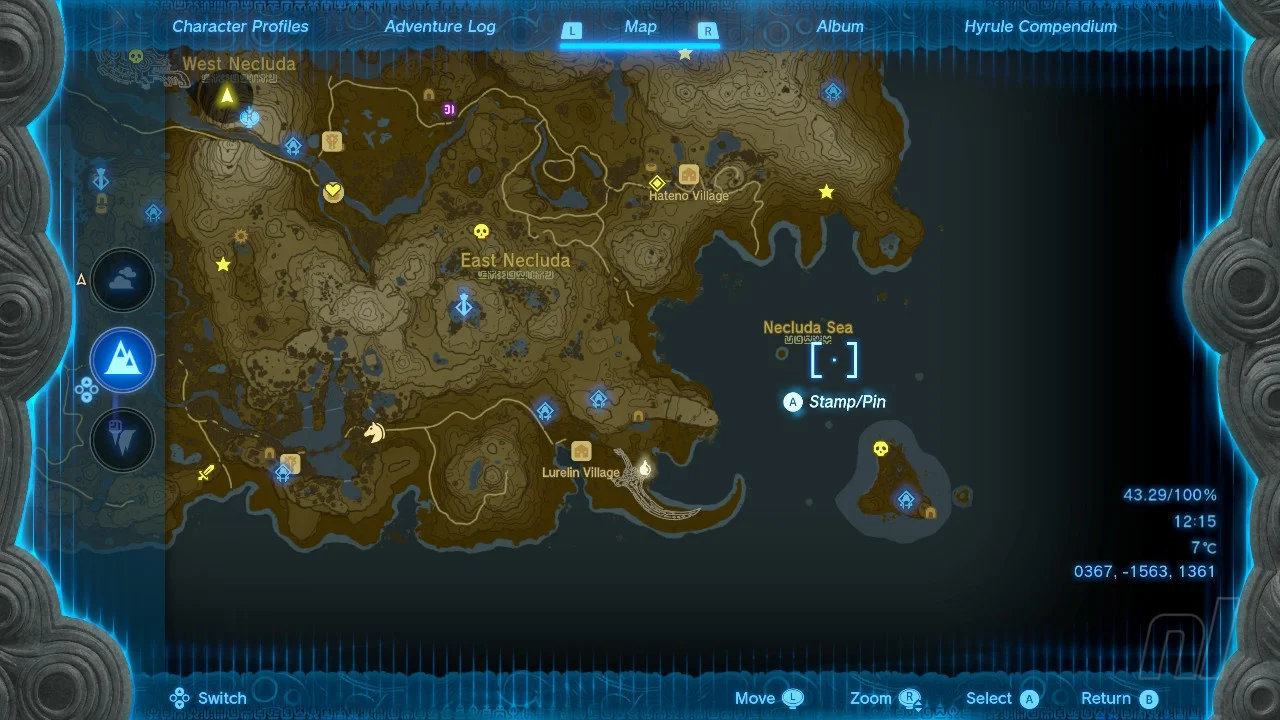
Task: Click the skull enemy camp icon in East Necluda
Action: 483,232
